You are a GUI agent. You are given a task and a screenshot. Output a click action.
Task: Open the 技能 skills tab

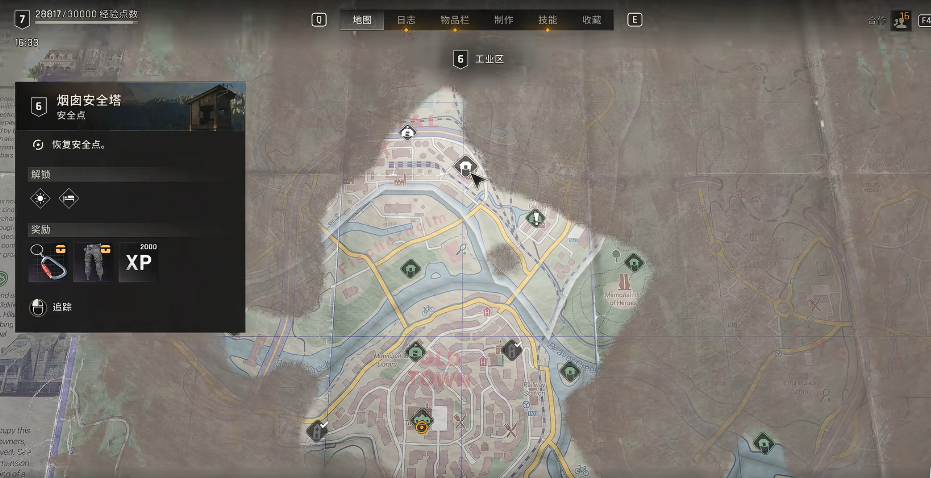(547, 20)
